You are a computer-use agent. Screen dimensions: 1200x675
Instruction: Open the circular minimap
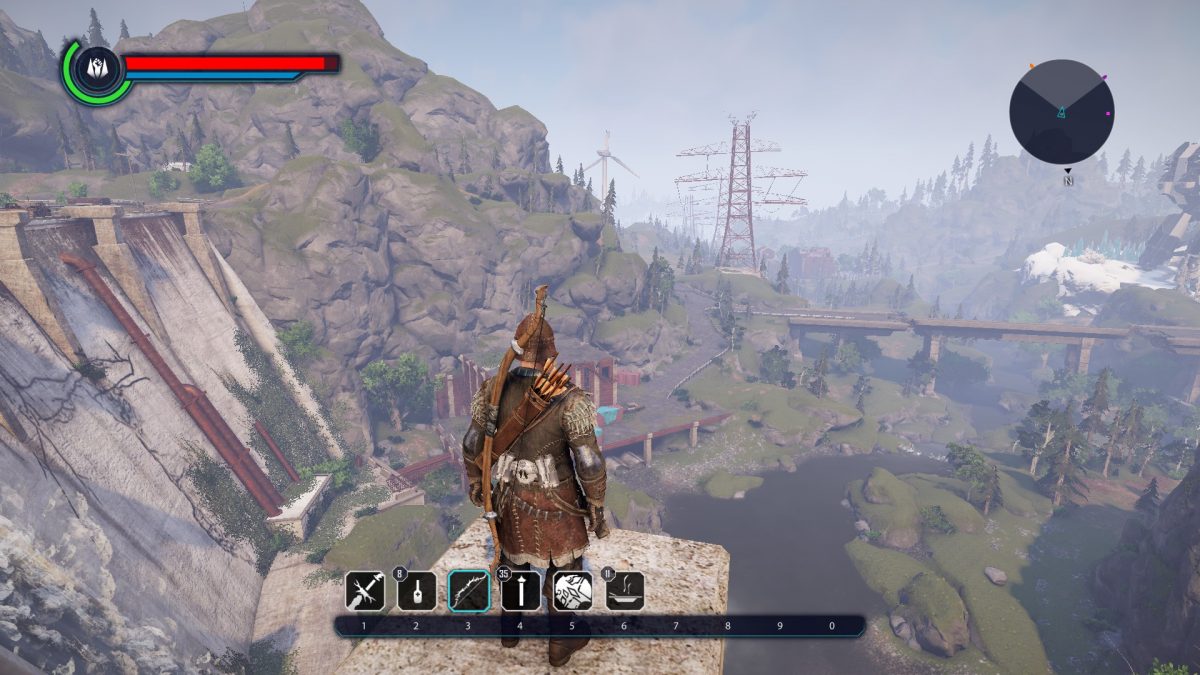[1061, 111]
